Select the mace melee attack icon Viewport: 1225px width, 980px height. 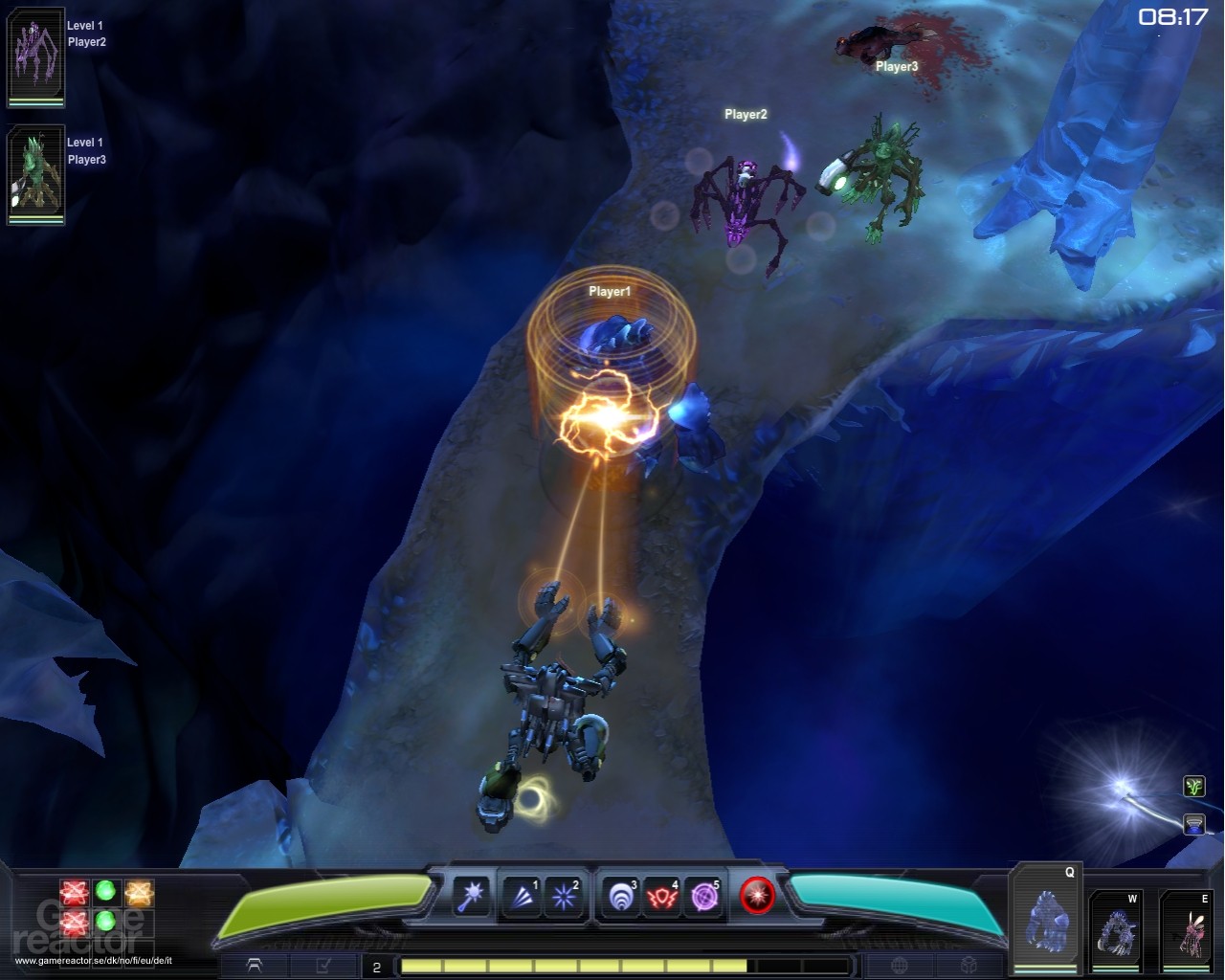click(x=472, y=898)
